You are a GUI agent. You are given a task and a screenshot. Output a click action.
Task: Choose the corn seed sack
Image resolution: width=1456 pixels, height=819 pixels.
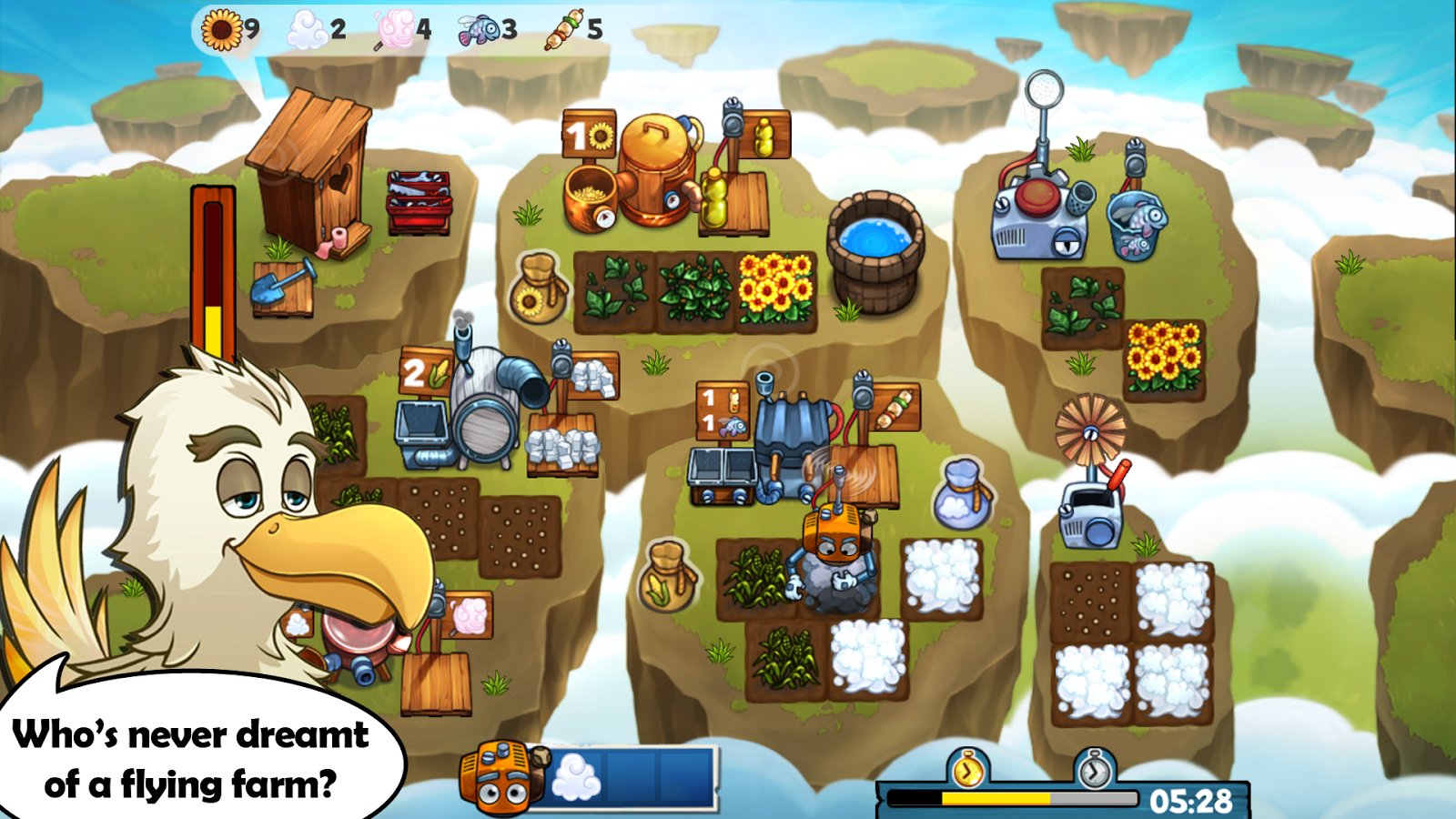pos(669,576)
